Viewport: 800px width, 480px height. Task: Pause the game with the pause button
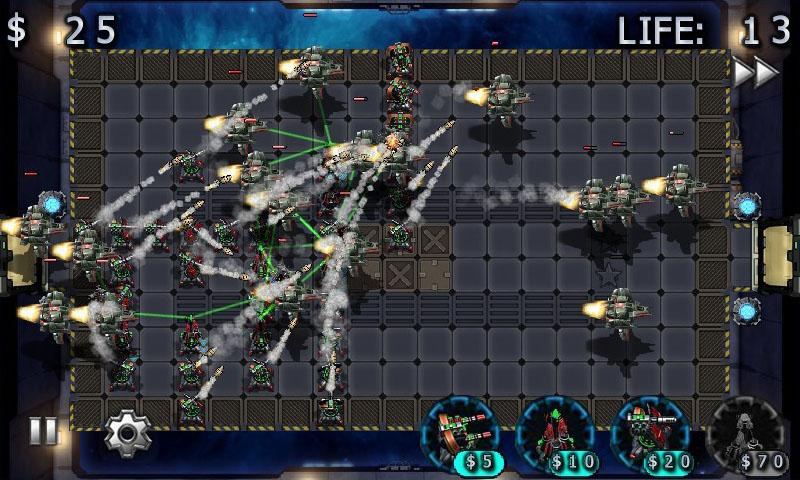[43, 432]
